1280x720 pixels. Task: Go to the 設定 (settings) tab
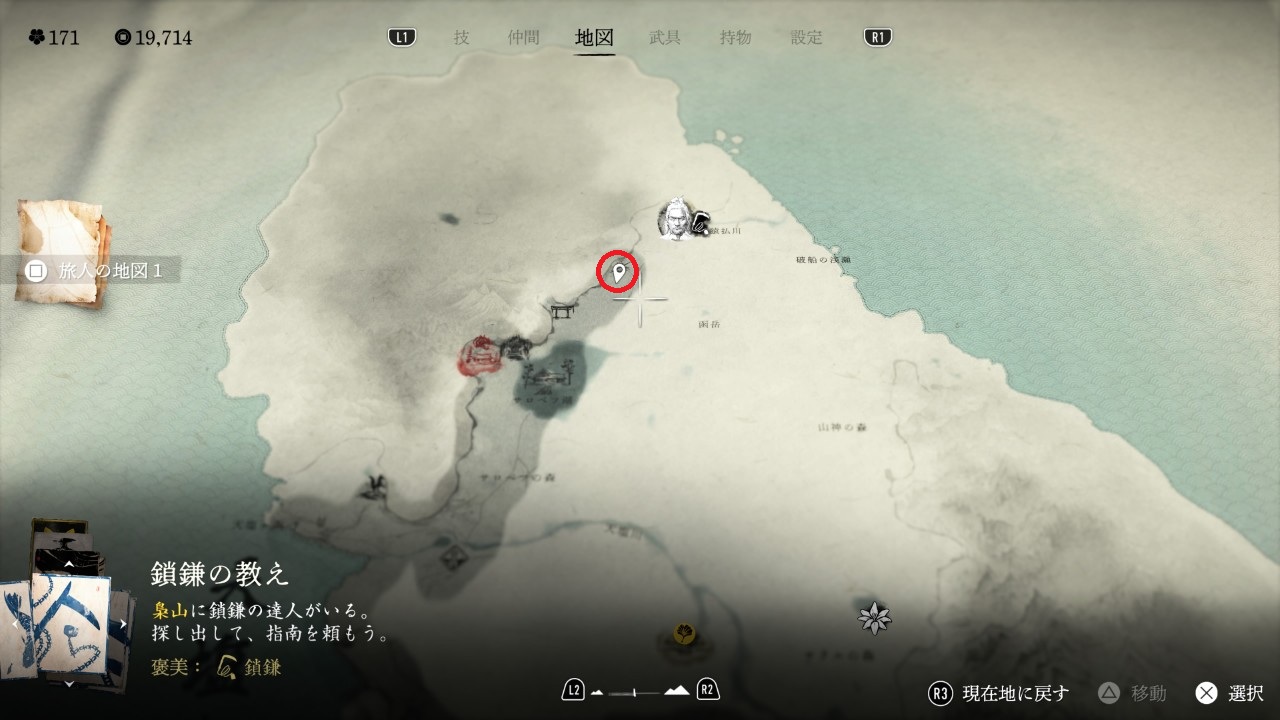tap(807, 38)
